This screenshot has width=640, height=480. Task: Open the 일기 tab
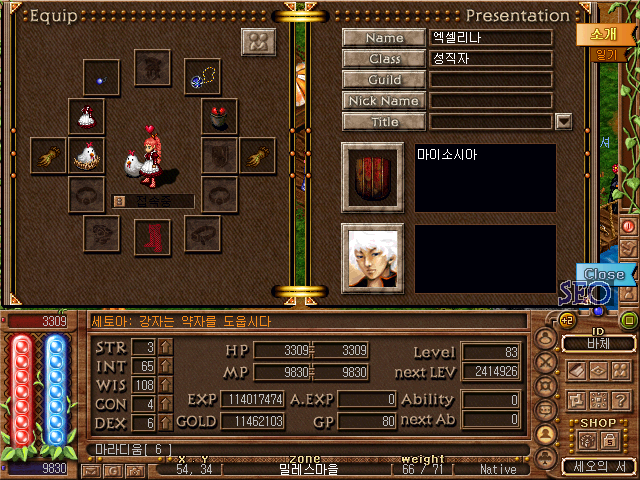pyautogui.click(x=603, y=56)
